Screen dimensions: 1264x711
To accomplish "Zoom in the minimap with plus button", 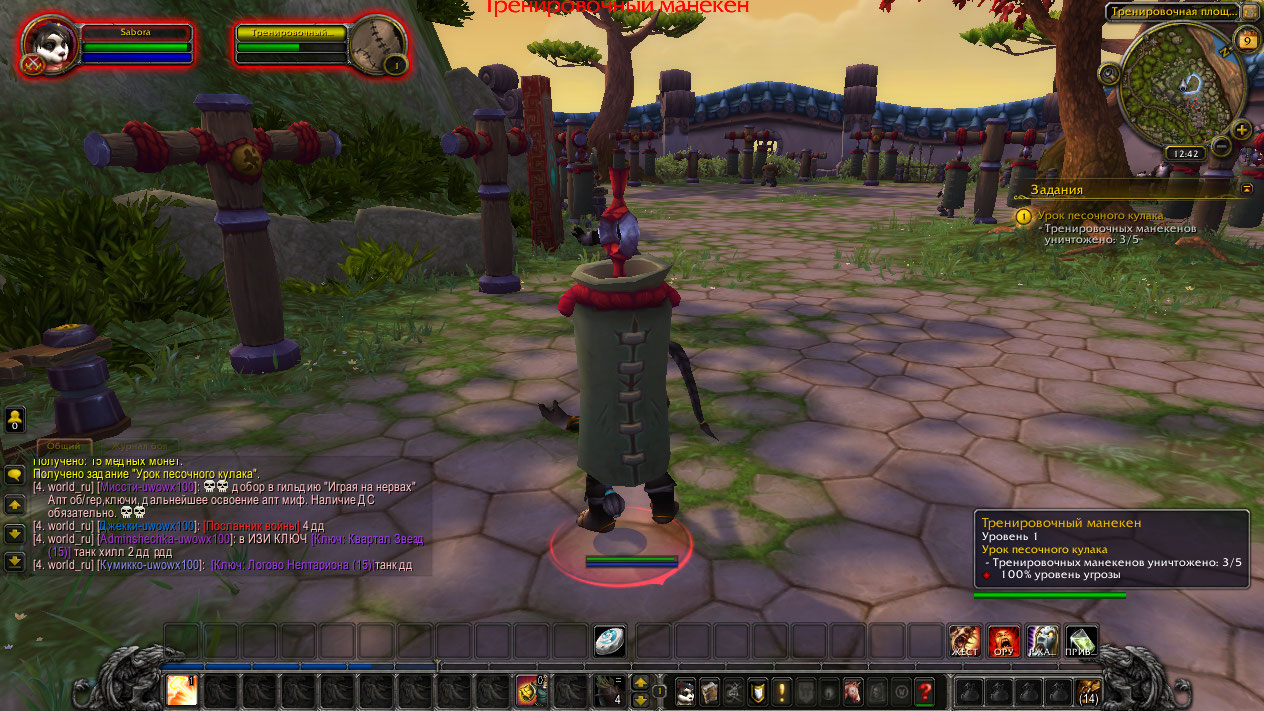I will pos(1241,130).
